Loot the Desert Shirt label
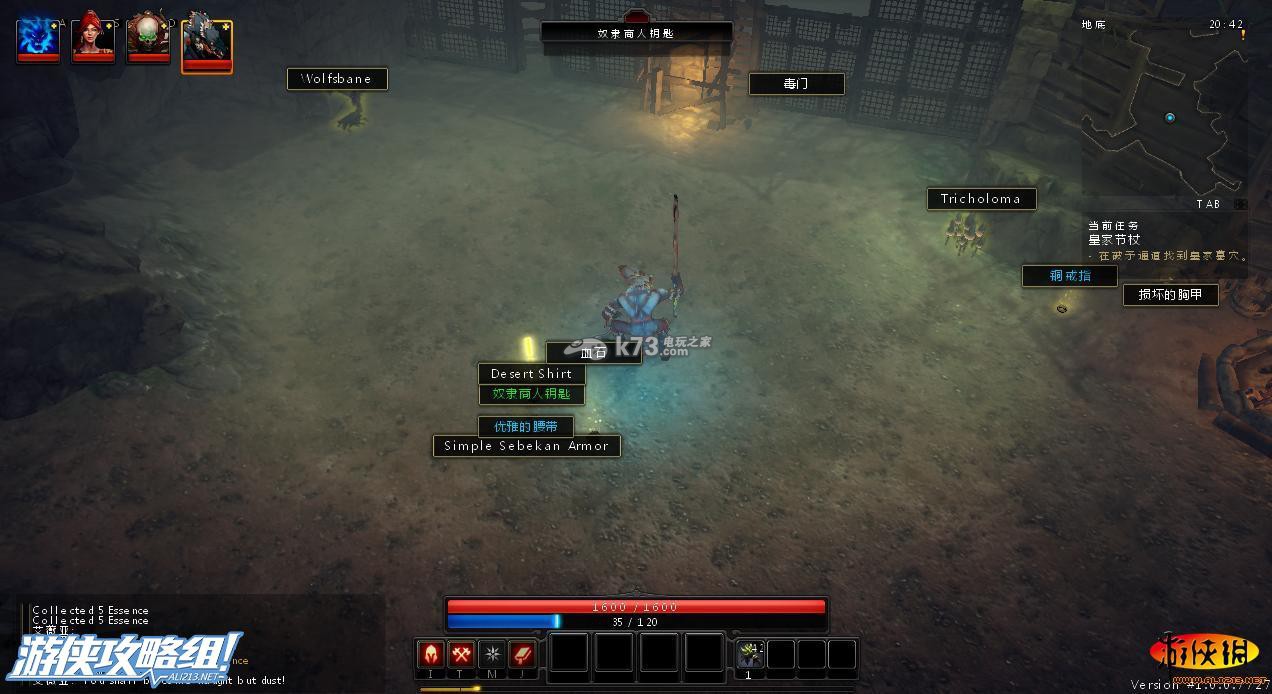1272x694 pixels. click(531, 374)
